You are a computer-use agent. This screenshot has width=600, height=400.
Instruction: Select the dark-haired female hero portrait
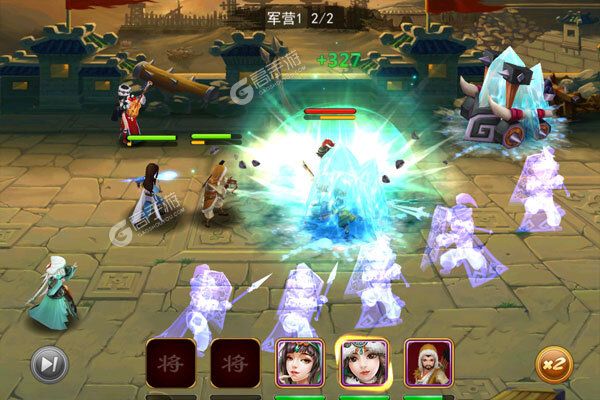click(x=294, y=362)
